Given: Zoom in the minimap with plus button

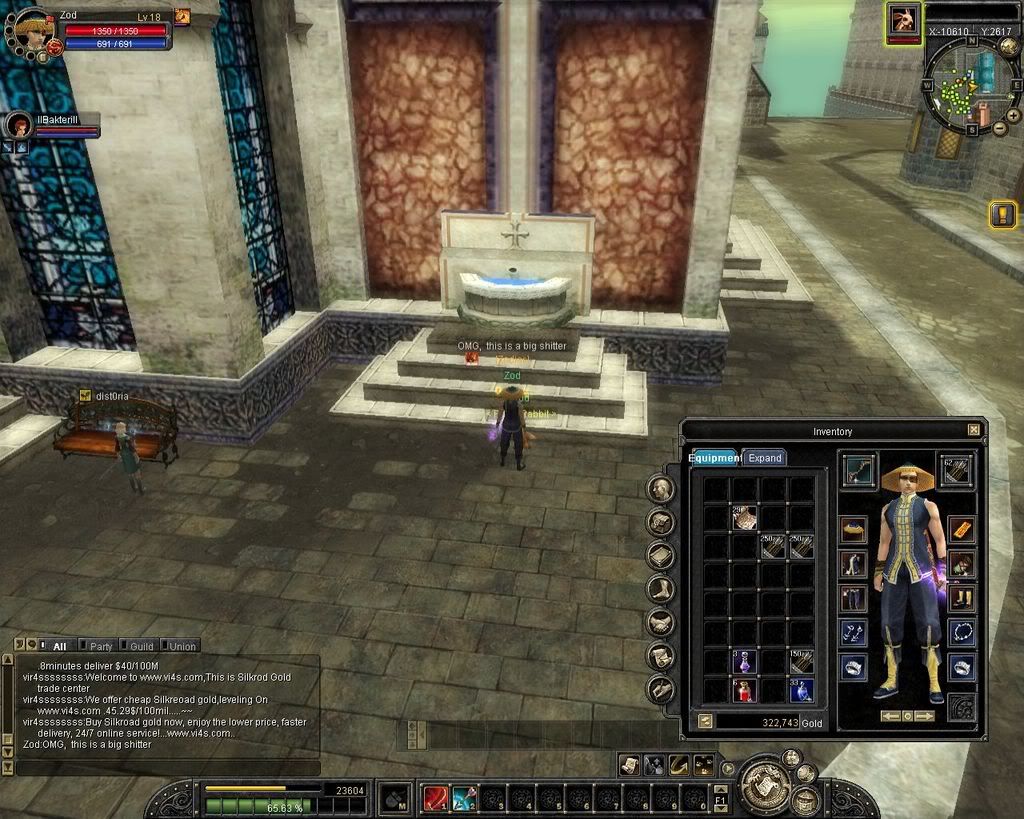Looking at the screenshot, I should tap(1012, 115).
